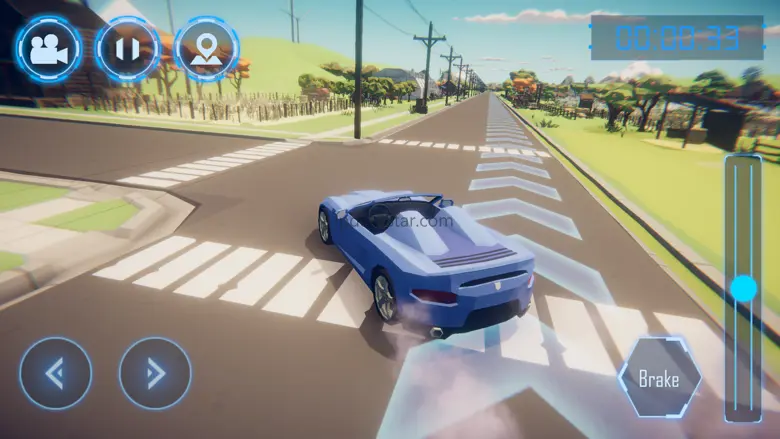Image resolution: width=780 pixels, height=439 pixels.
Task: Open the map location pin button
Action: [206, 49]
